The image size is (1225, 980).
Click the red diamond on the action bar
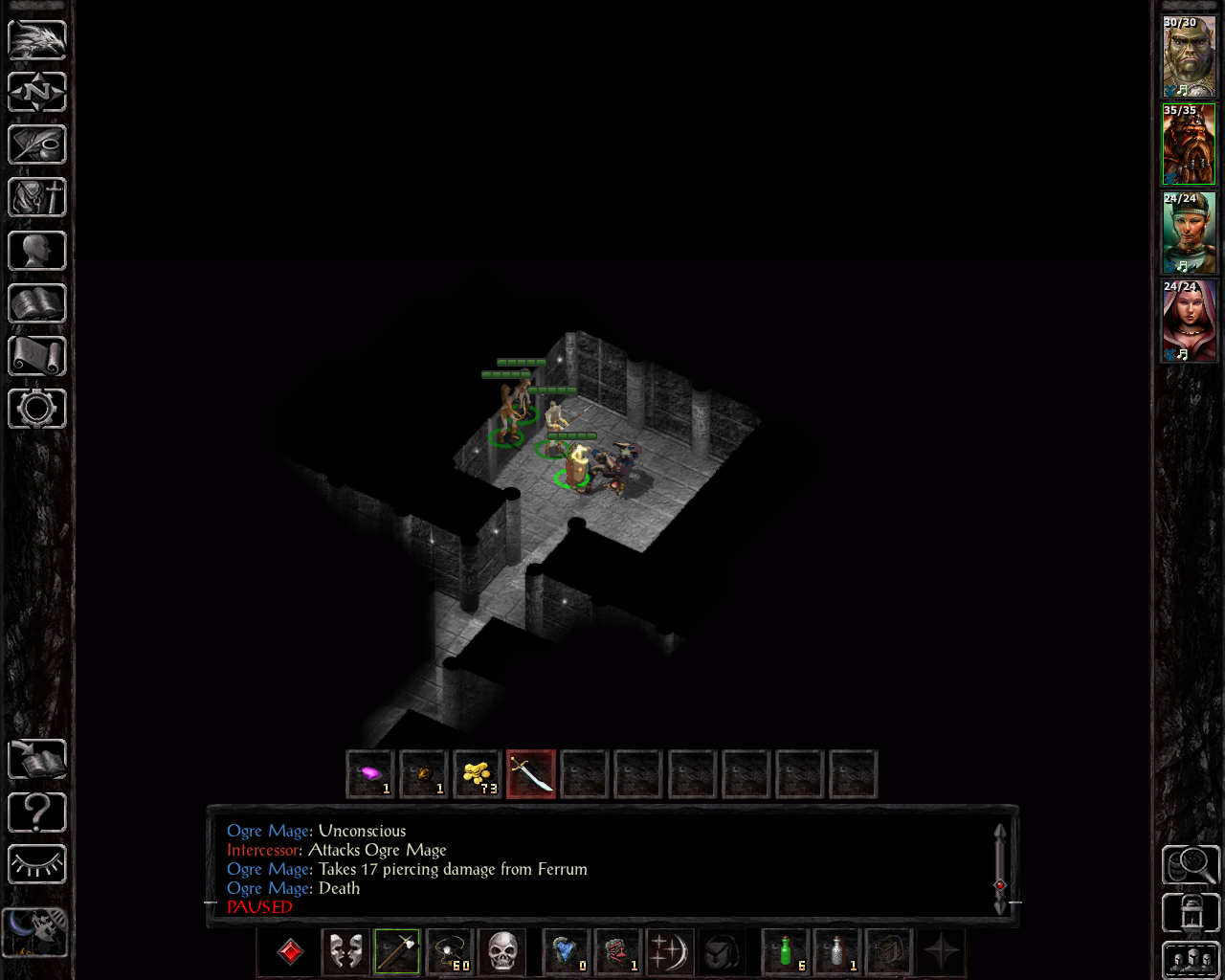coord(290,952)
